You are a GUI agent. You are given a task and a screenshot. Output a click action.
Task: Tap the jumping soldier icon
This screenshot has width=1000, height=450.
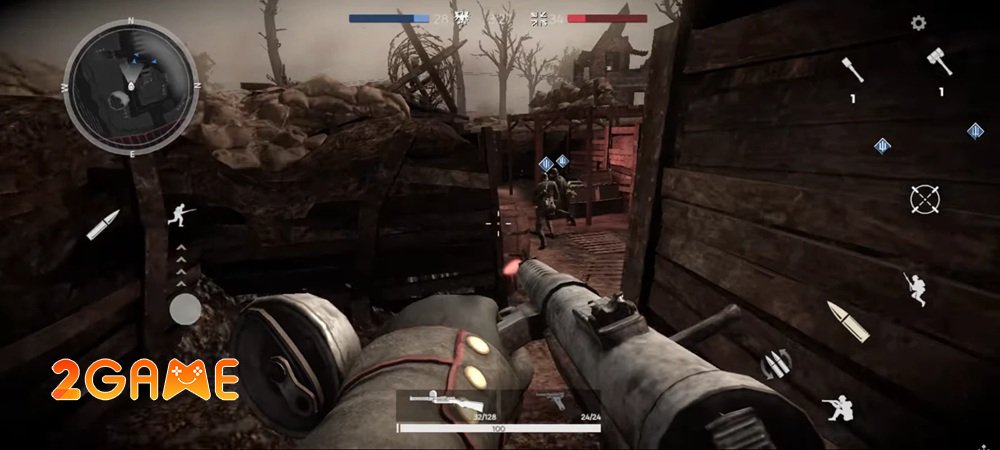coord(914,287)
